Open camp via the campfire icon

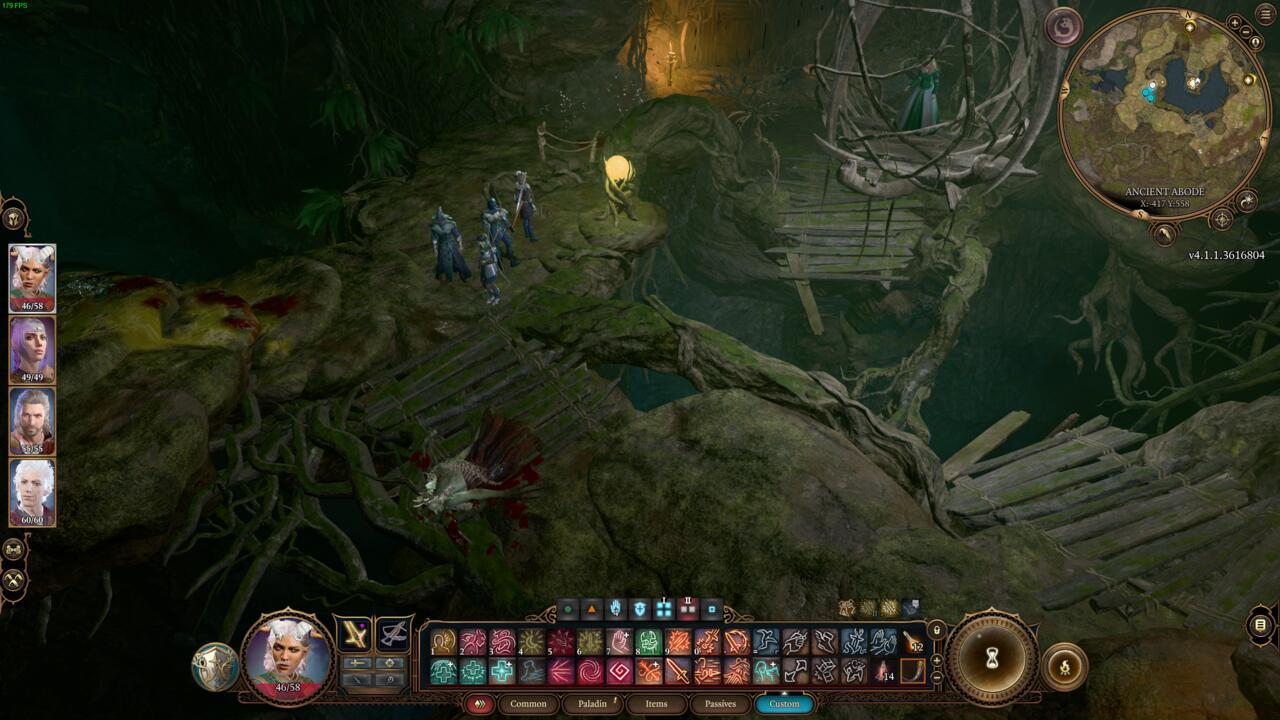[x=1064, y=667]
